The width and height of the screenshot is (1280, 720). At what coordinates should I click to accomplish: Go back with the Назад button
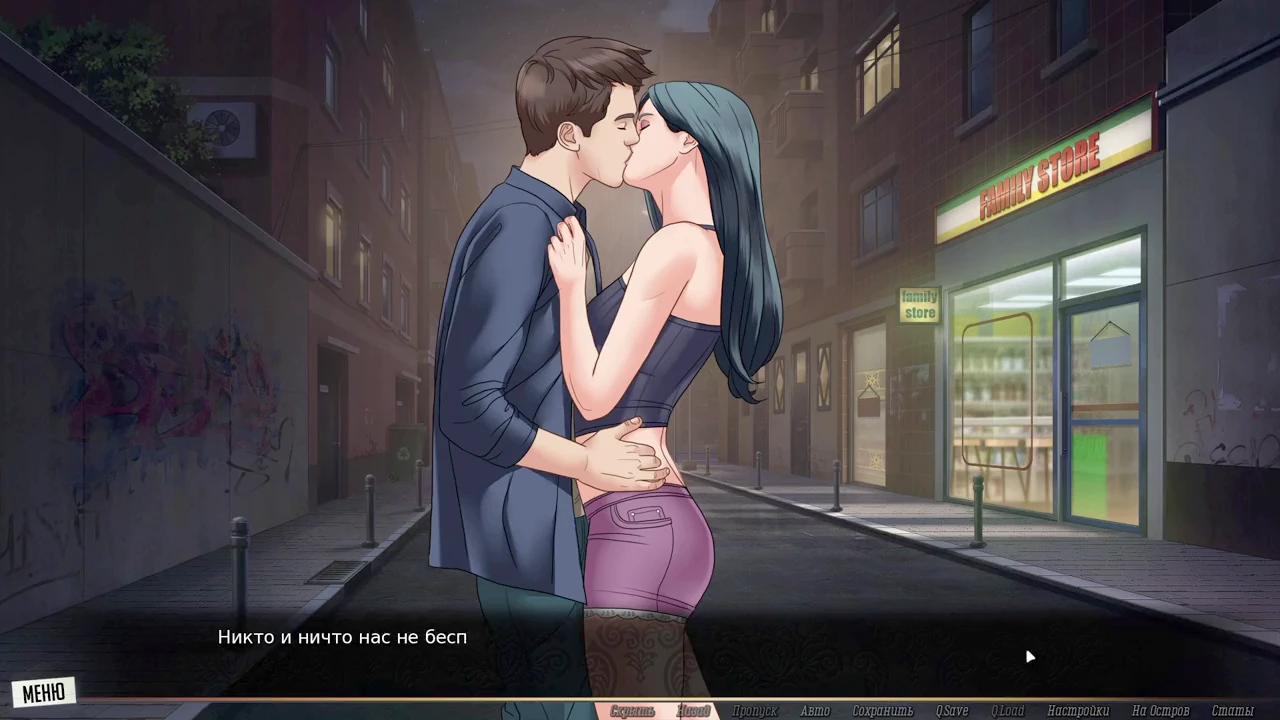click(x=693, y=711)
